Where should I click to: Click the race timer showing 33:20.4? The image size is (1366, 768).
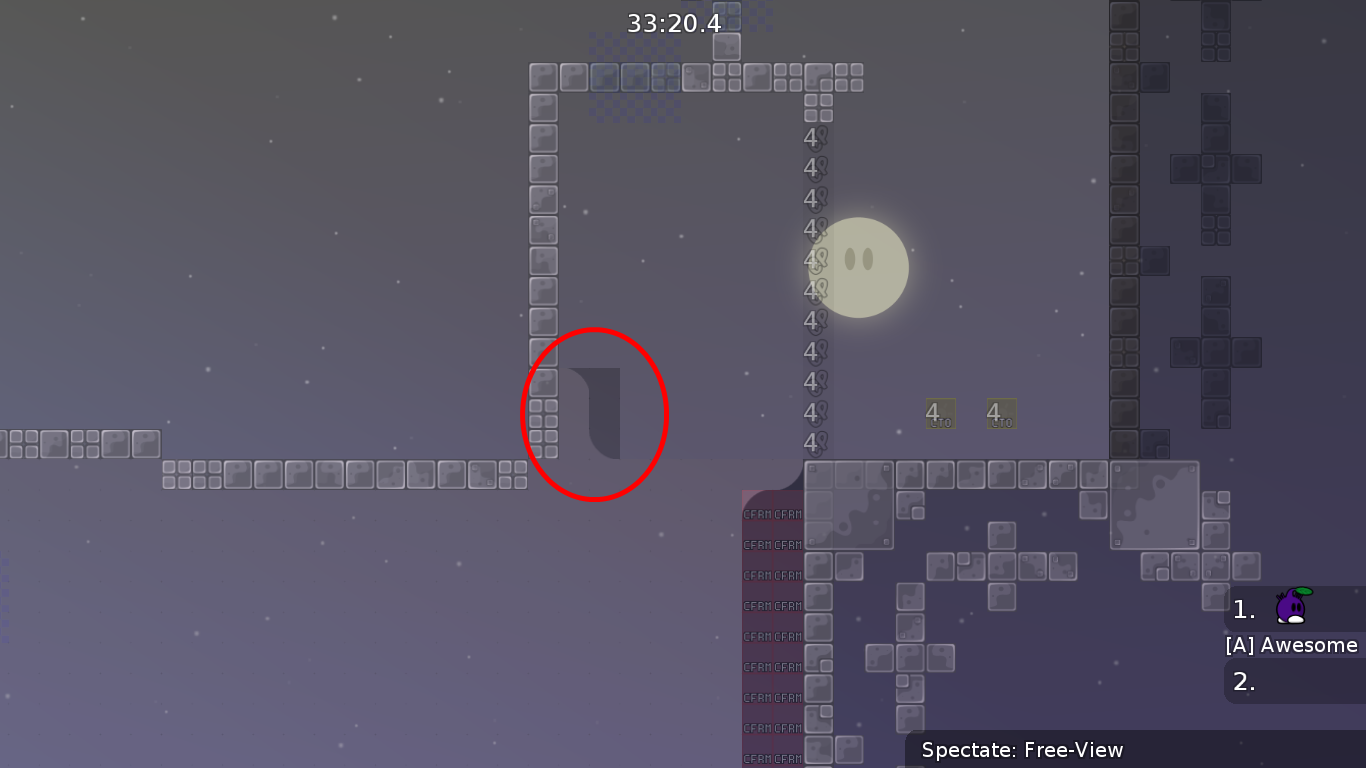pyautogui.click(x=674, y=23)
